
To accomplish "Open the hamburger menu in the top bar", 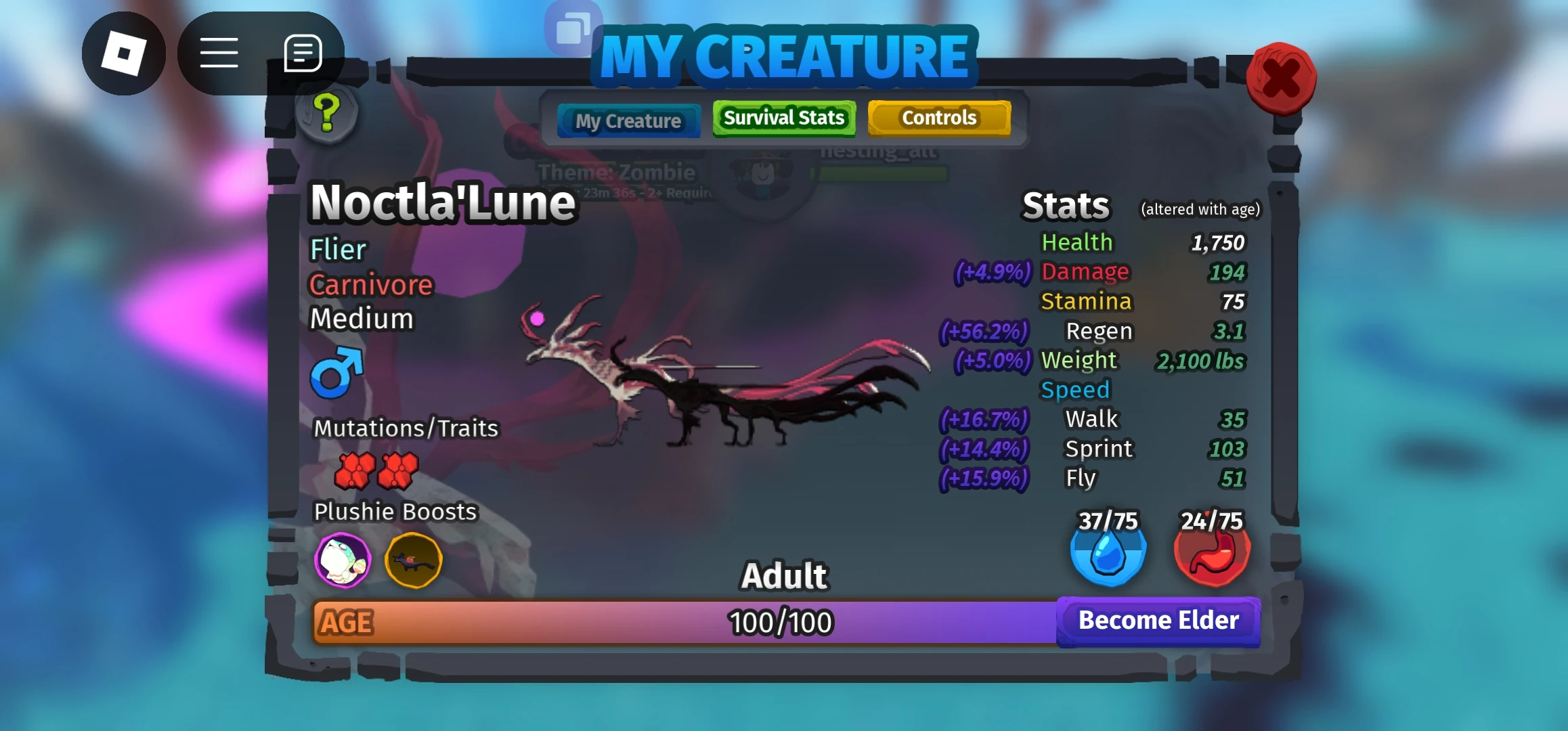I will point(219,51).
